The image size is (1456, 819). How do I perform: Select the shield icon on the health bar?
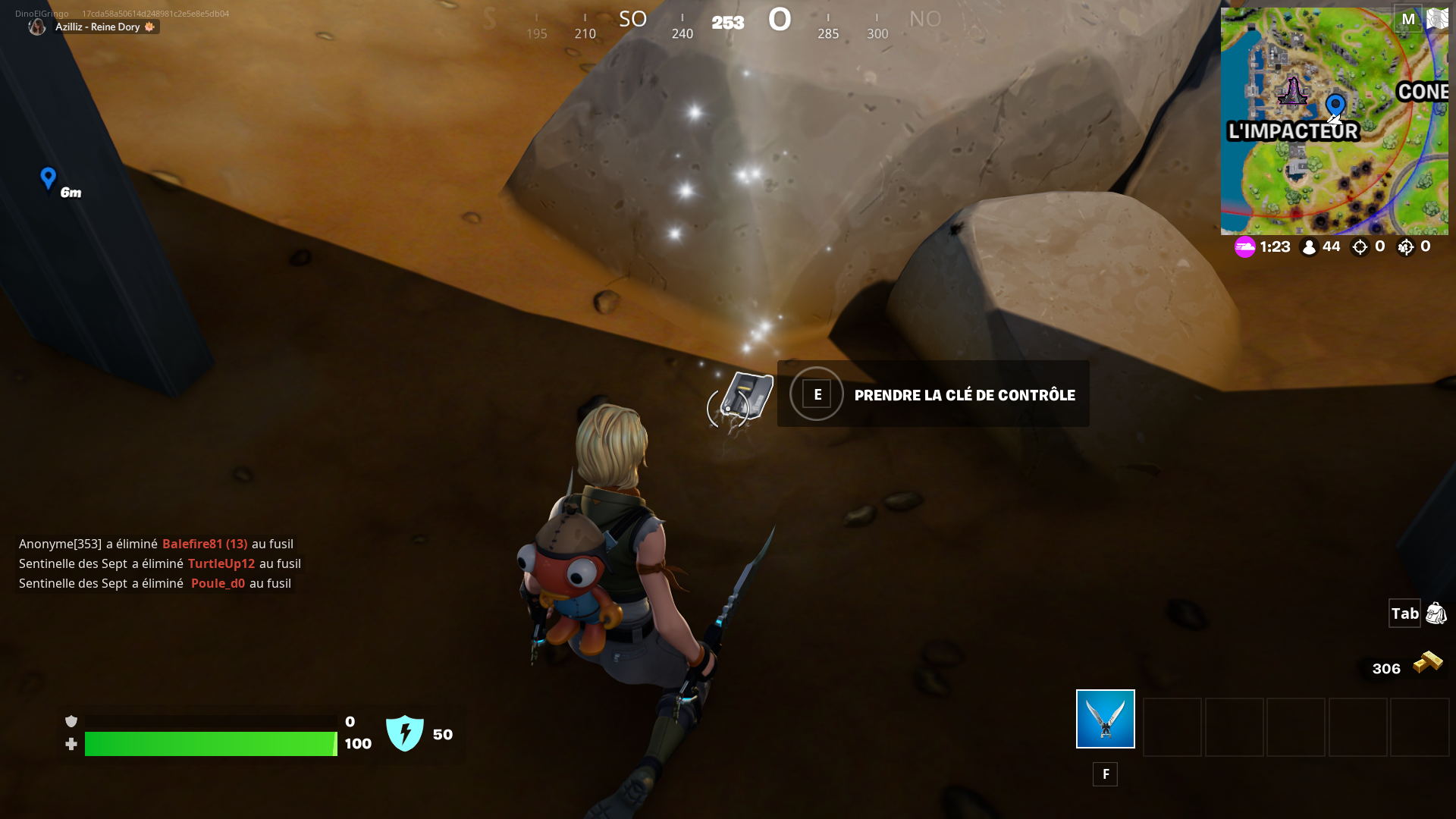(x=72, y=720)
